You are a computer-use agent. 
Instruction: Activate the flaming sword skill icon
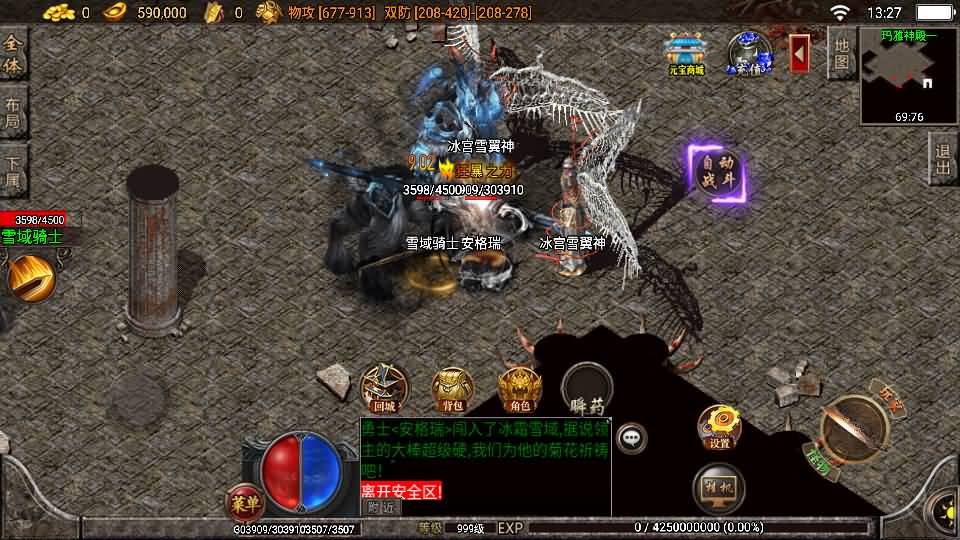click(31, 276)
